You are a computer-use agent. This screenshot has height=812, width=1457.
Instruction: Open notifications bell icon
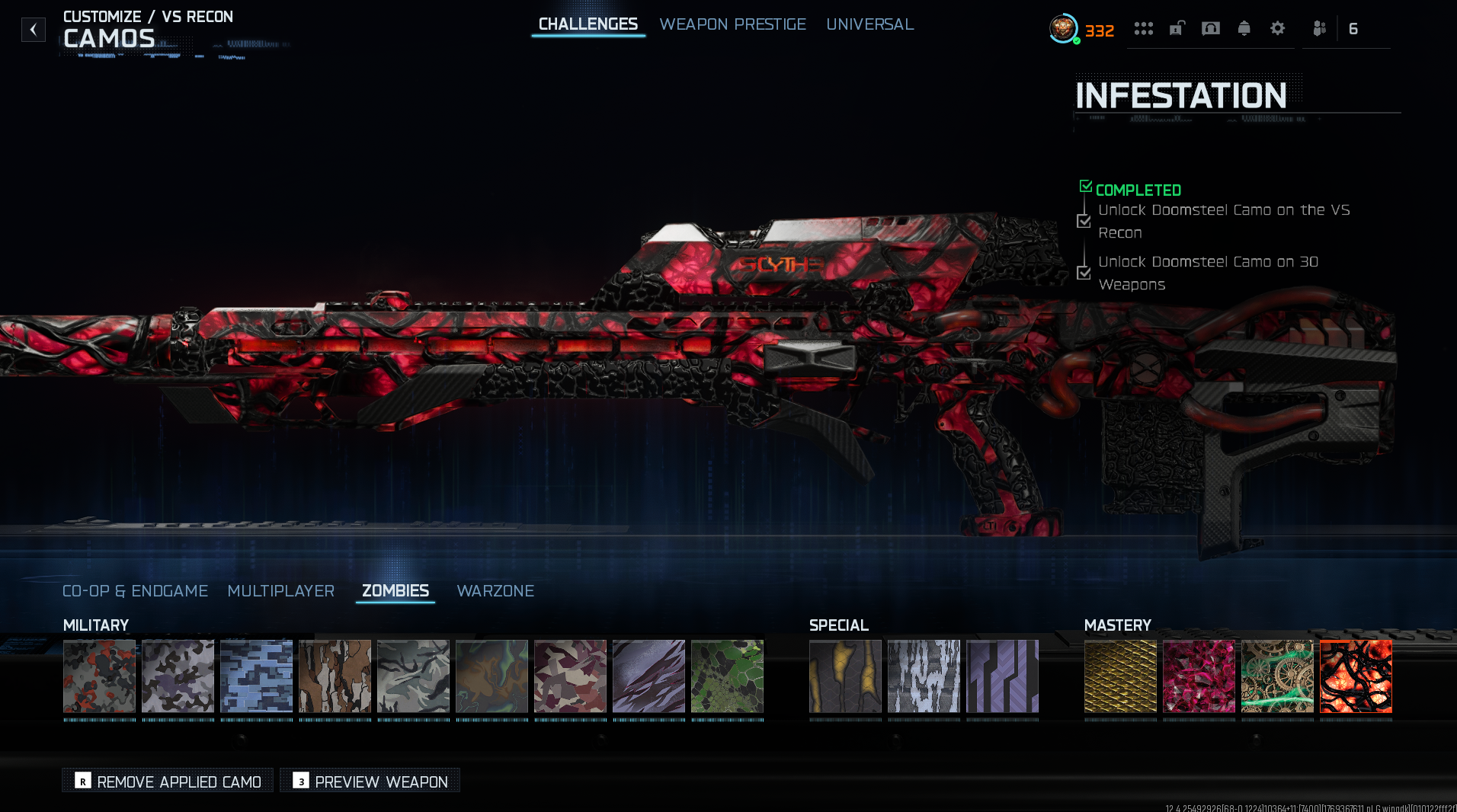[1244, 29]
